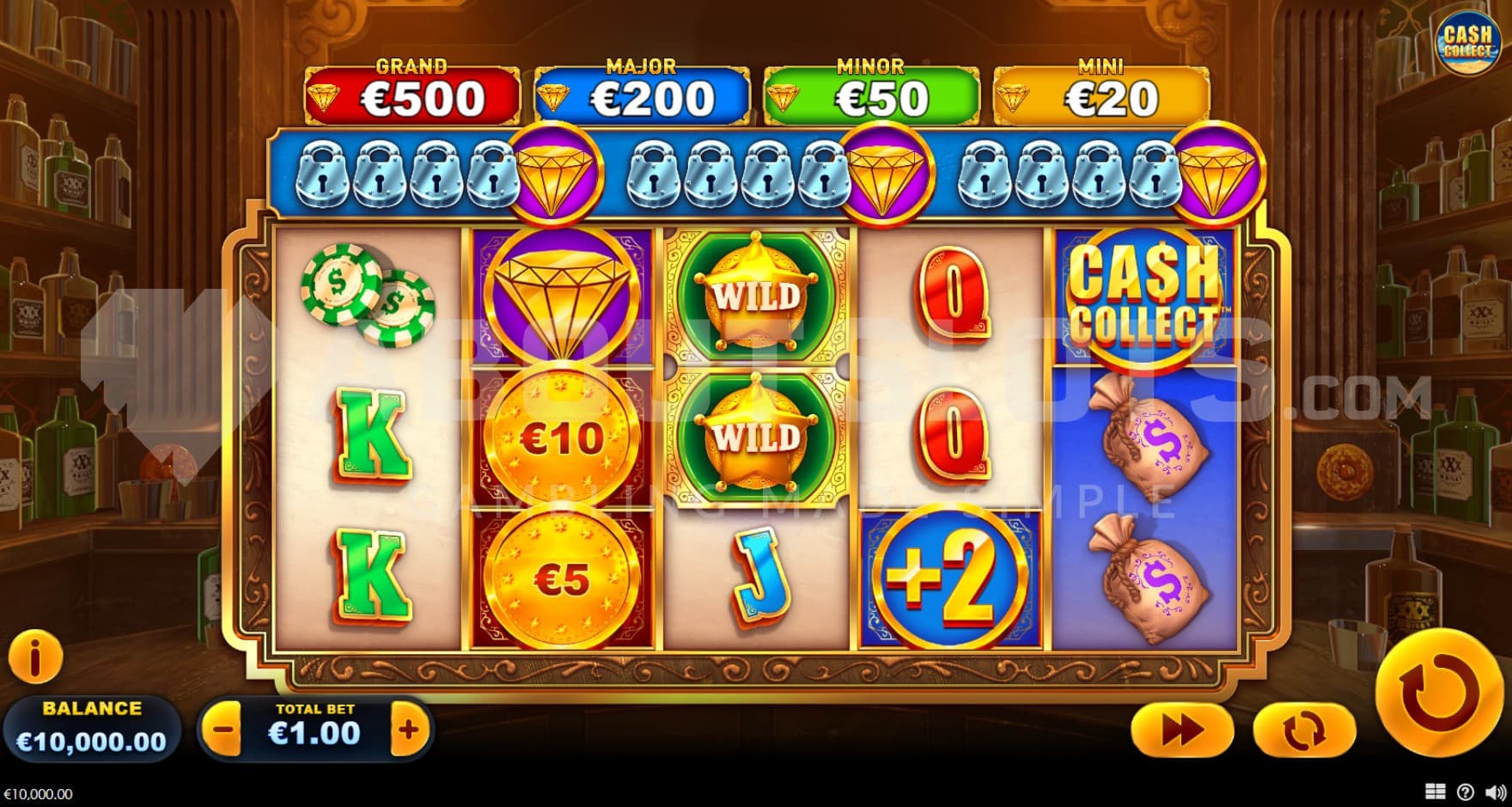The image size is (1512, 807).
Task: Open the game info with the 'i' button
Action: (x=35, y=658)
